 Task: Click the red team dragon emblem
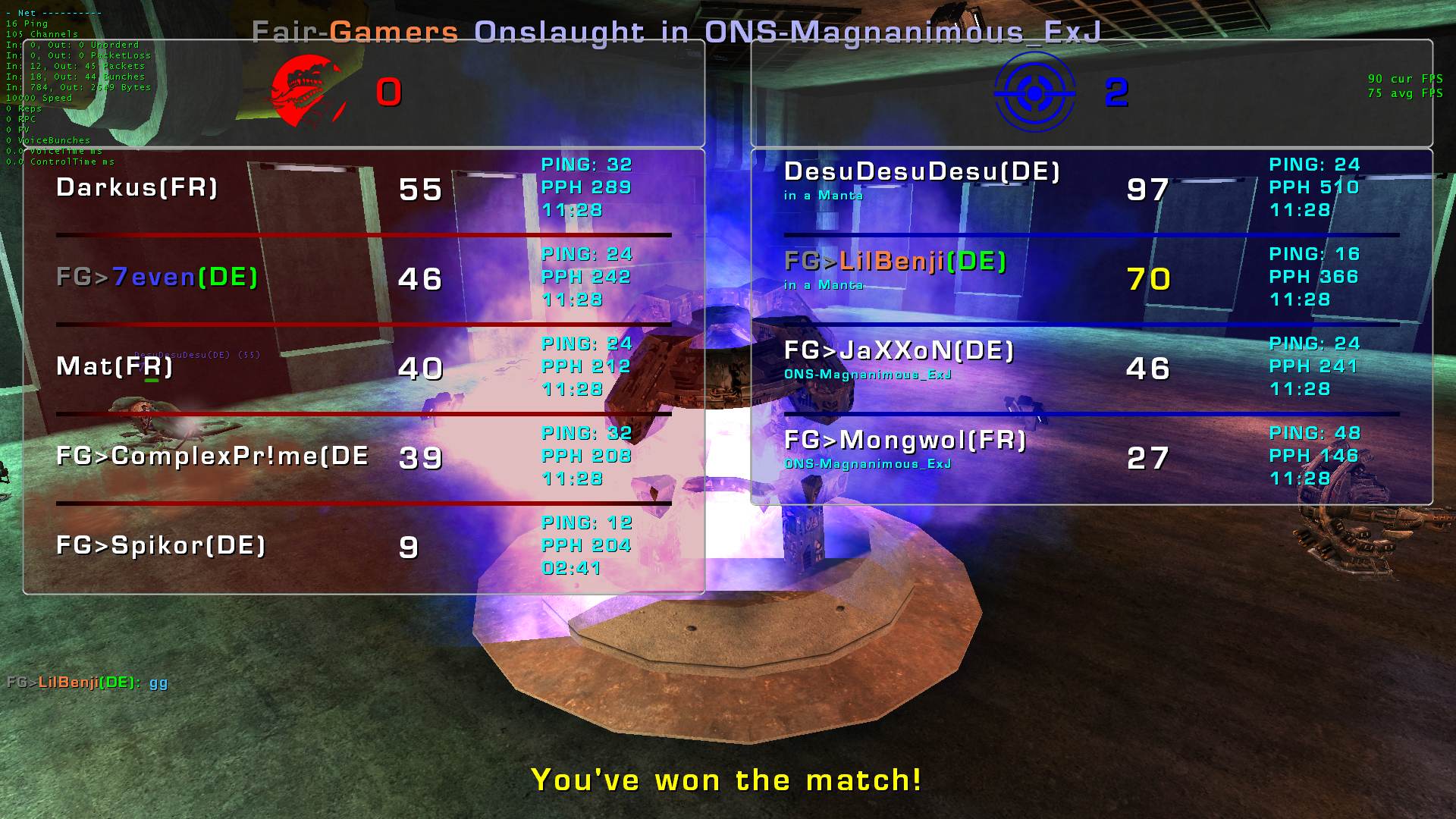tap(306, 93)
